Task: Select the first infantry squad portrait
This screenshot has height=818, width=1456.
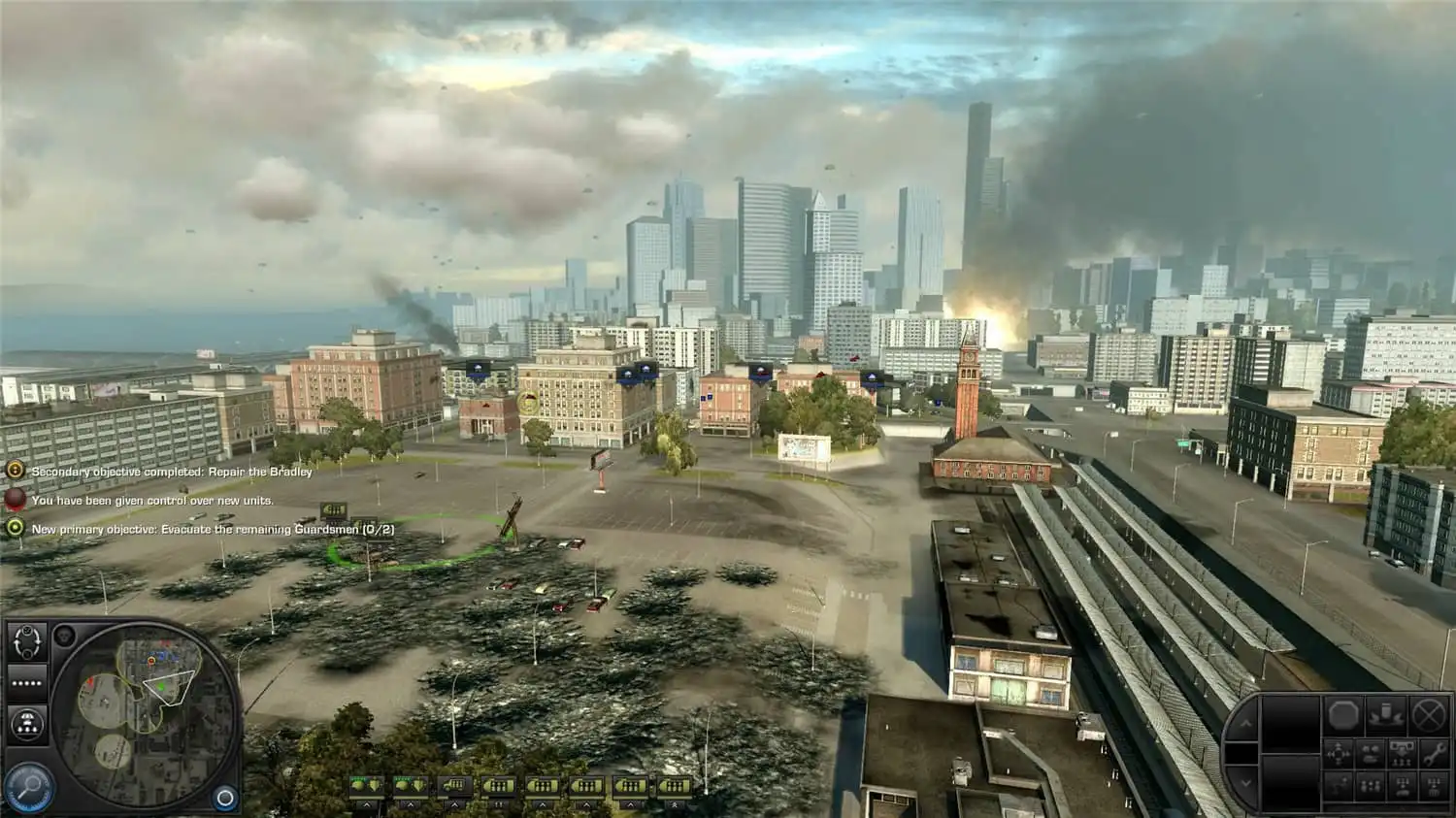Action: click(x=498, y=785)
